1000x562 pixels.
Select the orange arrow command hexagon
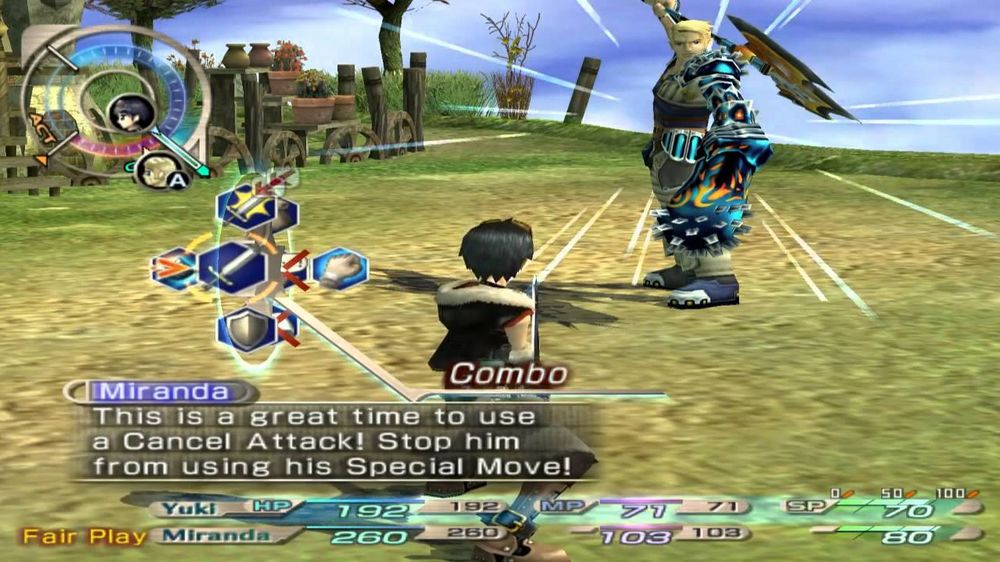click(172, 268)
